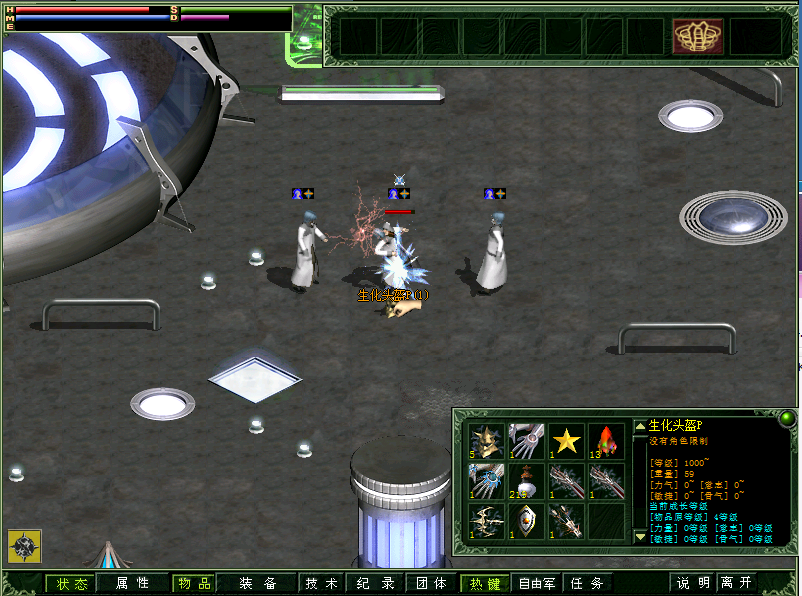This screenshot has width=802, height=596.
Task: Select the spiked helmet item in inventory
Action: click(486, 441)
